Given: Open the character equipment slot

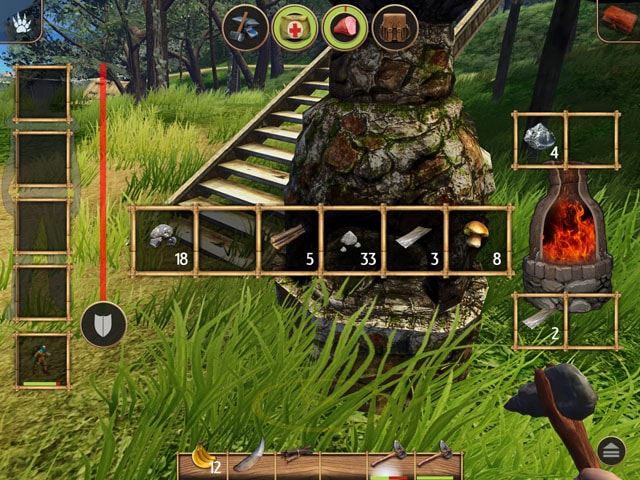Looking at the screenshot, I should point(43,360).
